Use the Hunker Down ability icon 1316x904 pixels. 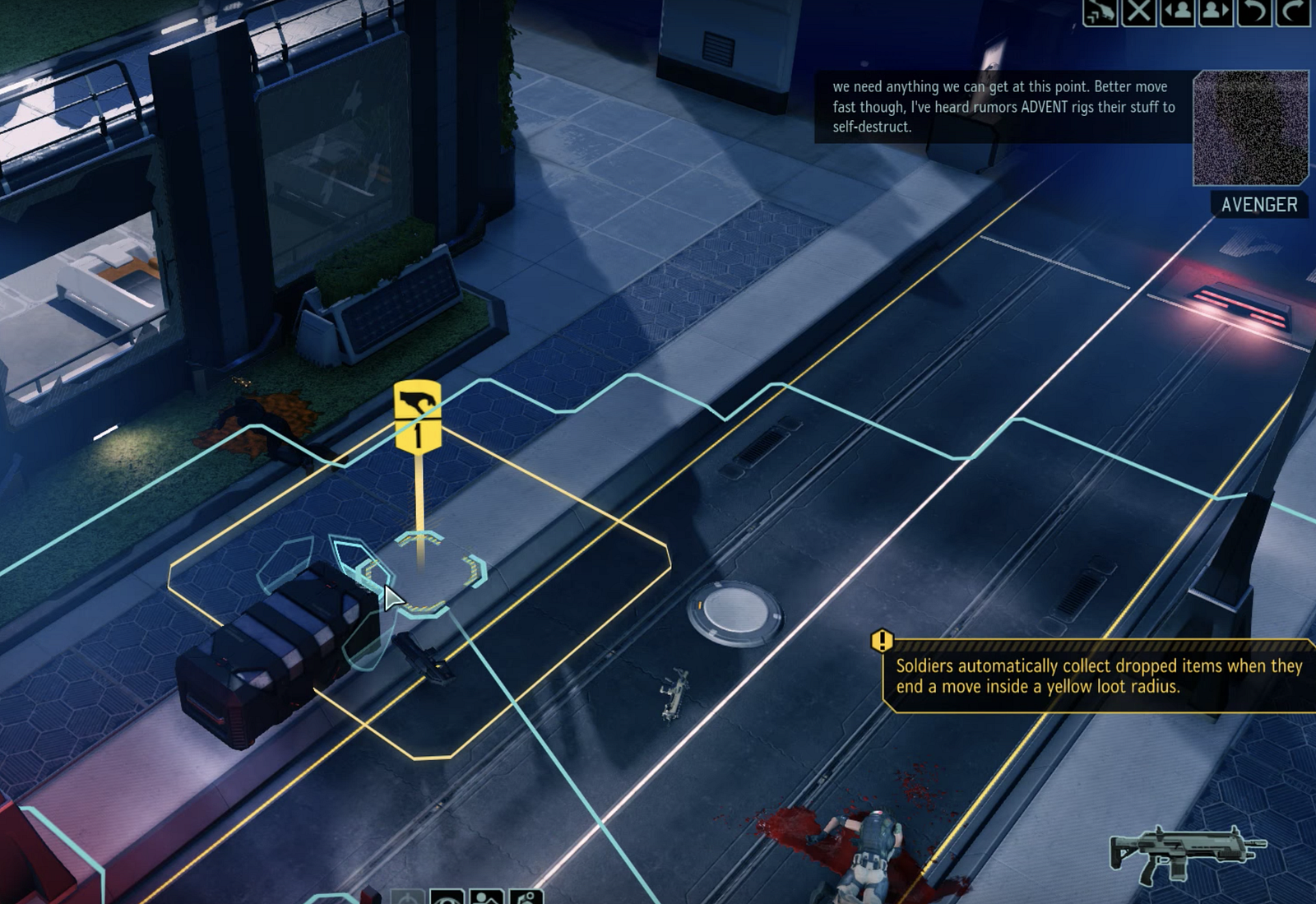pyautogui.click(x=487, y=897)
